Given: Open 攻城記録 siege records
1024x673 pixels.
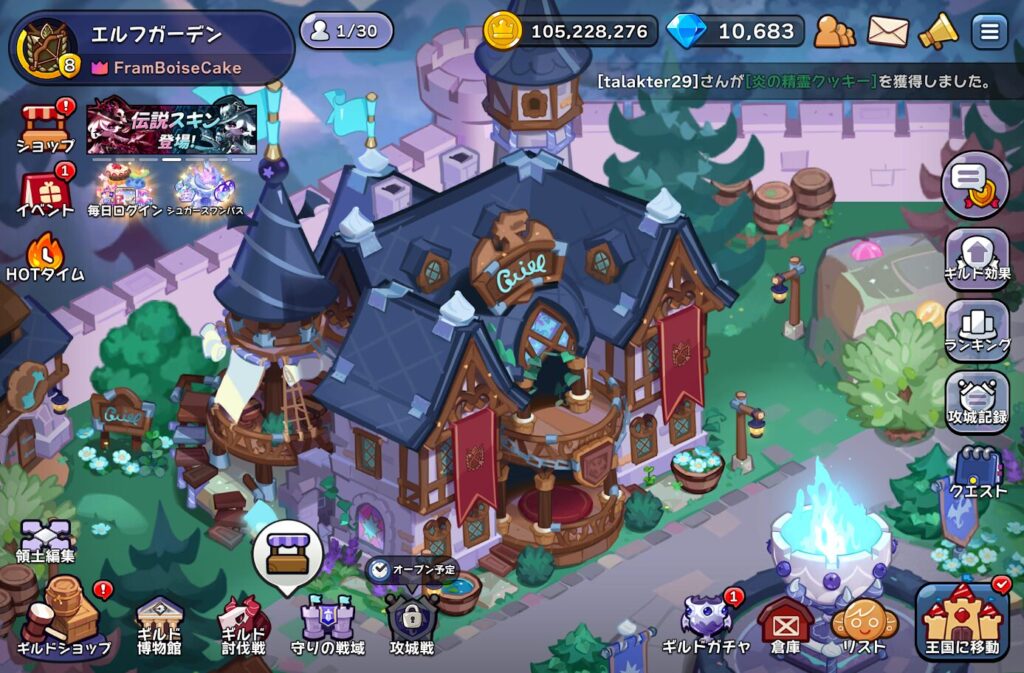Looking at the screenshot, I should click(977, 402).
